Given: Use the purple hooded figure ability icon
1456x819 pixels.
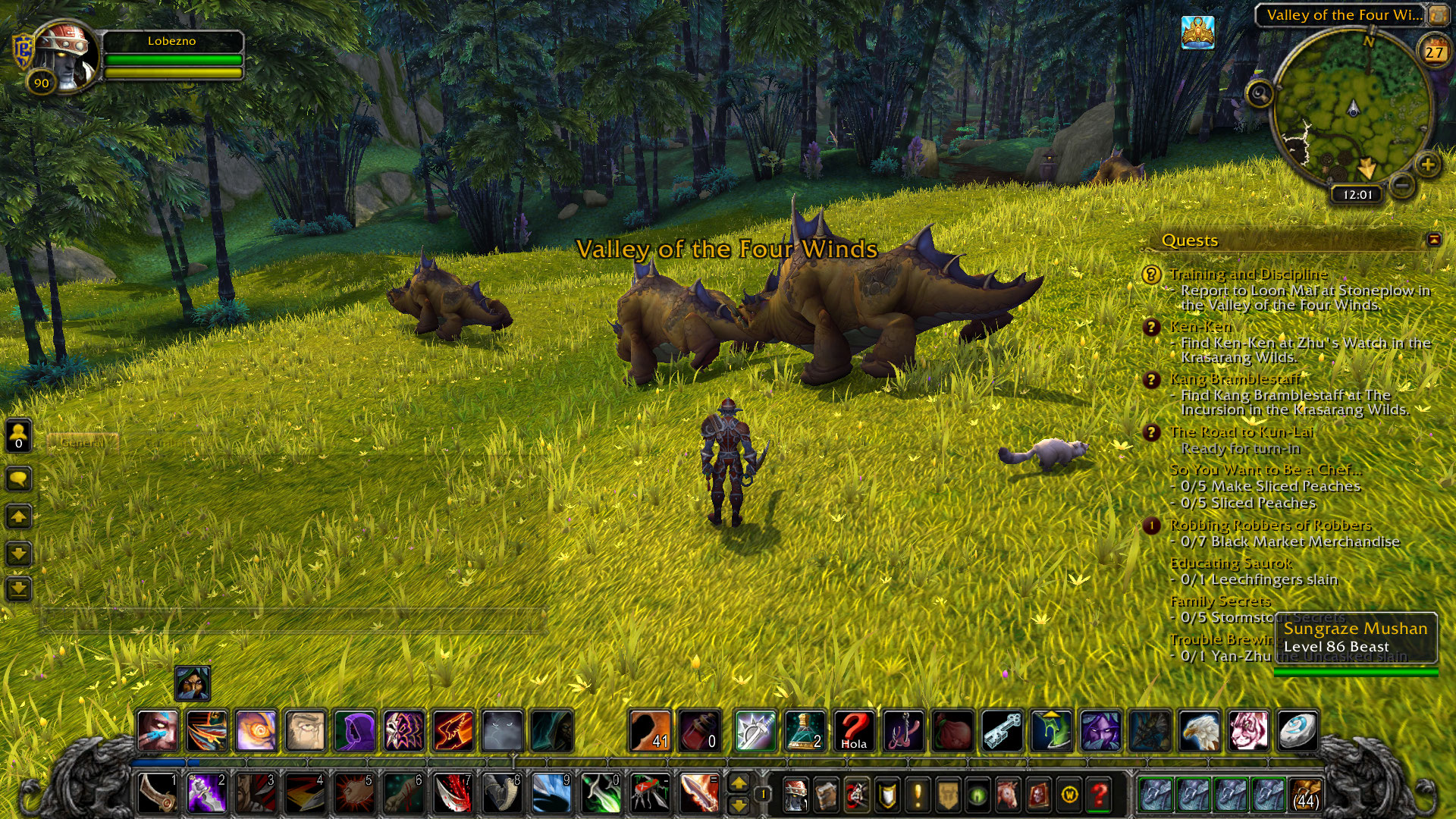Looking at the screenshot, I should 354,731.
